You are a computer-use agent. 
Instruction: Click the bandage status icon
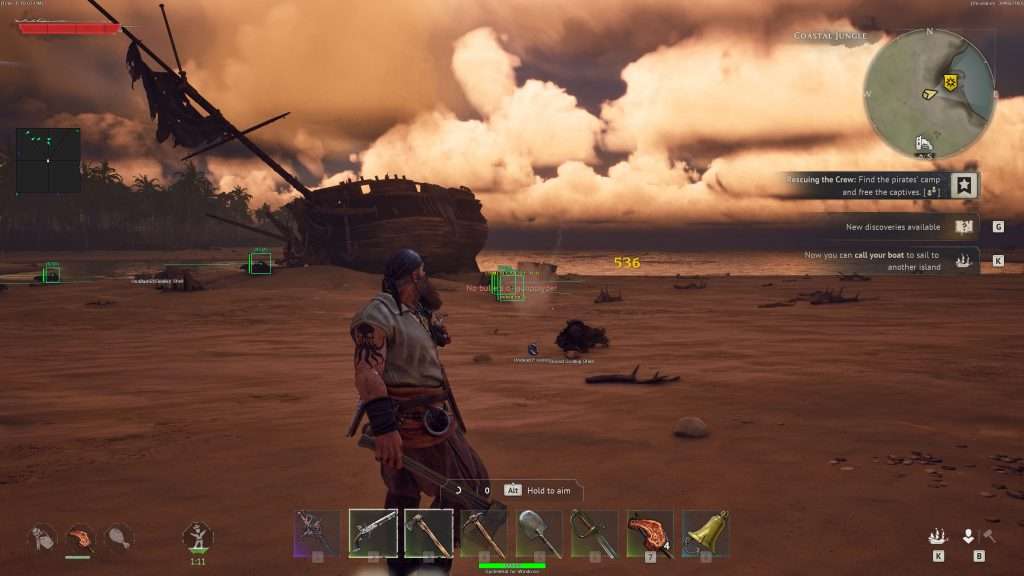(41, 537)
